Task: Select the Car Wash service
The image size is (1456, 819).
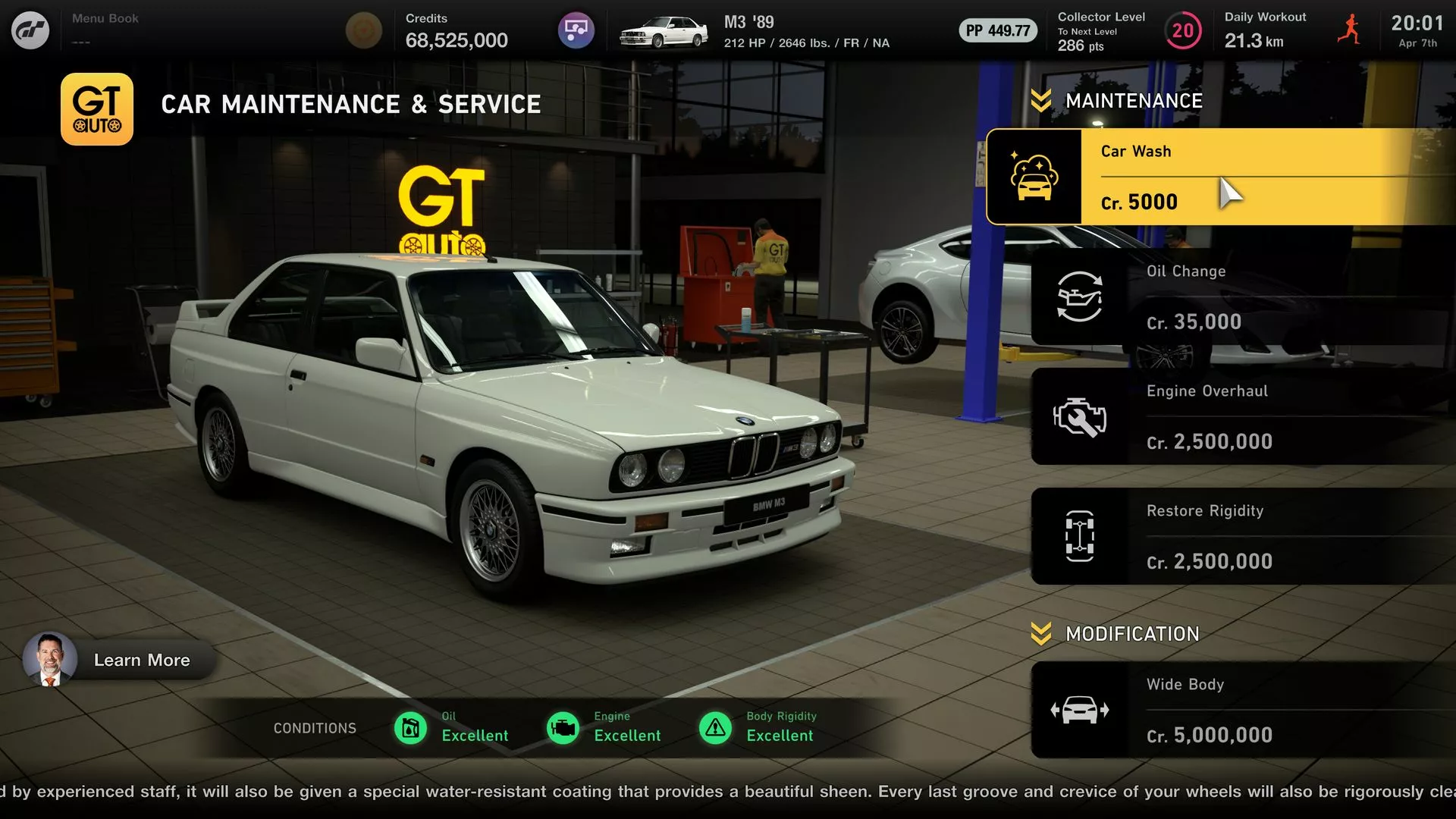Action: coord(1221,177)
